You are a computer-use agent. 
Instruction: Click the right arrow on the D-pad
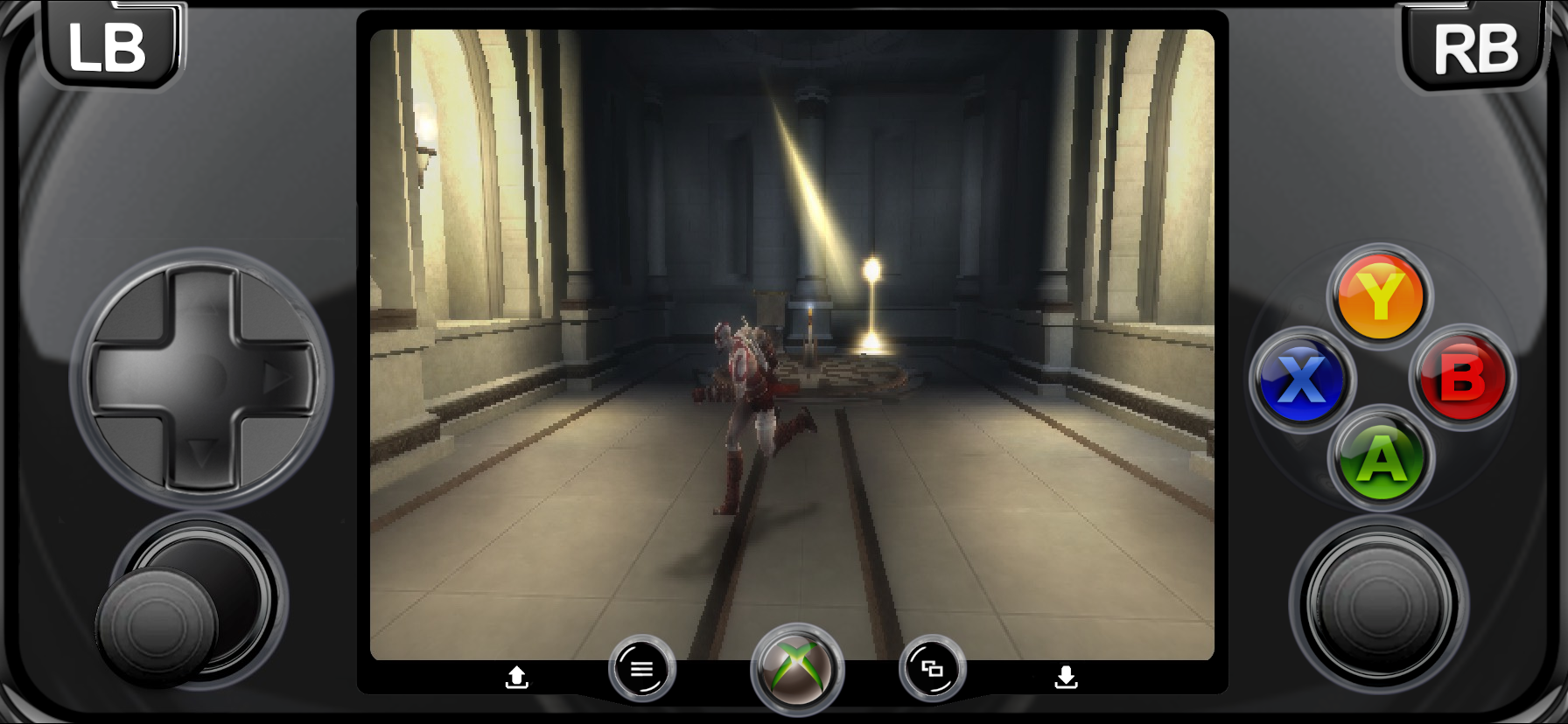[280, 379]
